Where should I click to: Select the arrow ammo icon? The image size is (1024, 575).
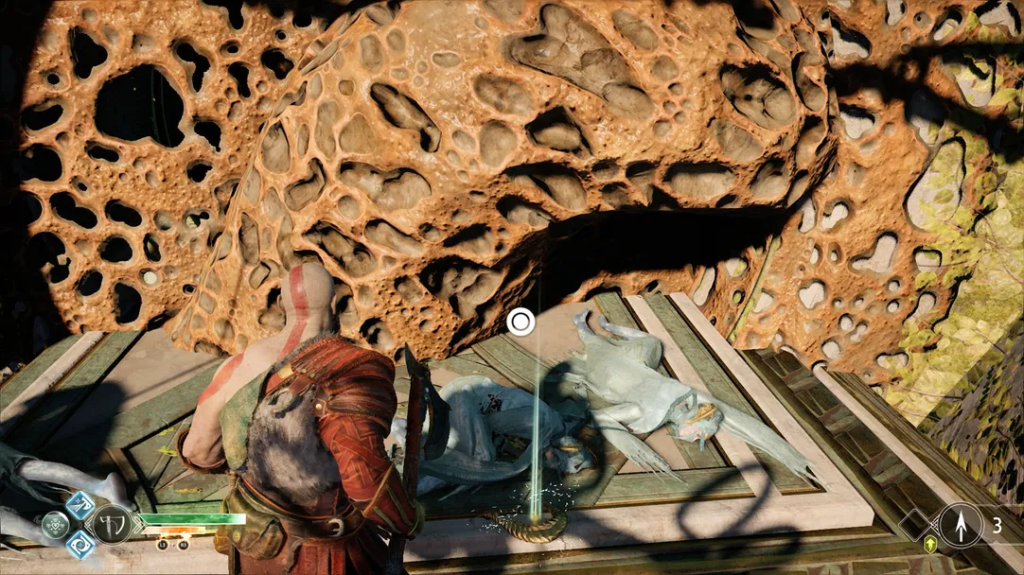point(961,524)
